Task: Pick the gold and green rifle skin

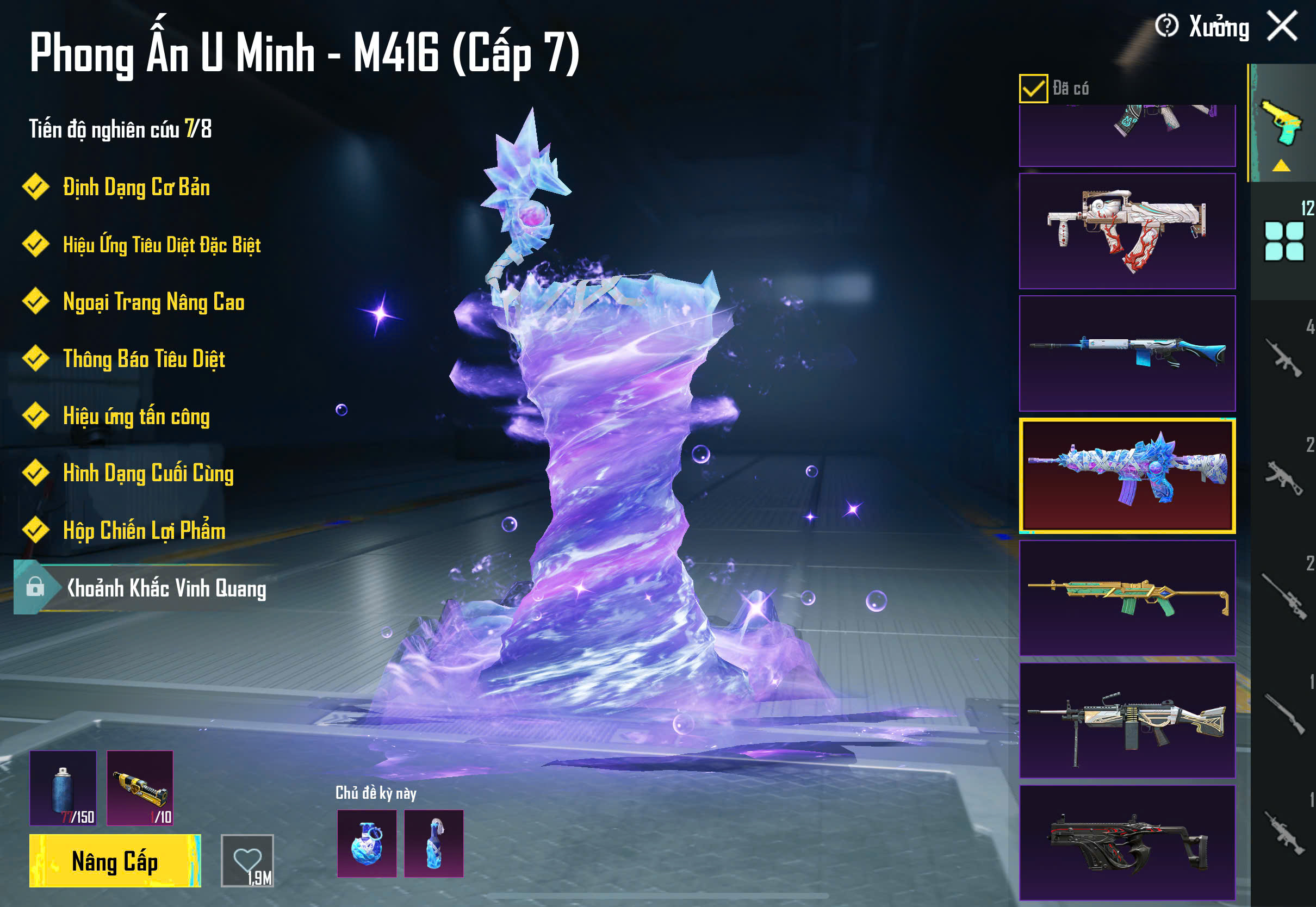Action: pos(1127,598)
